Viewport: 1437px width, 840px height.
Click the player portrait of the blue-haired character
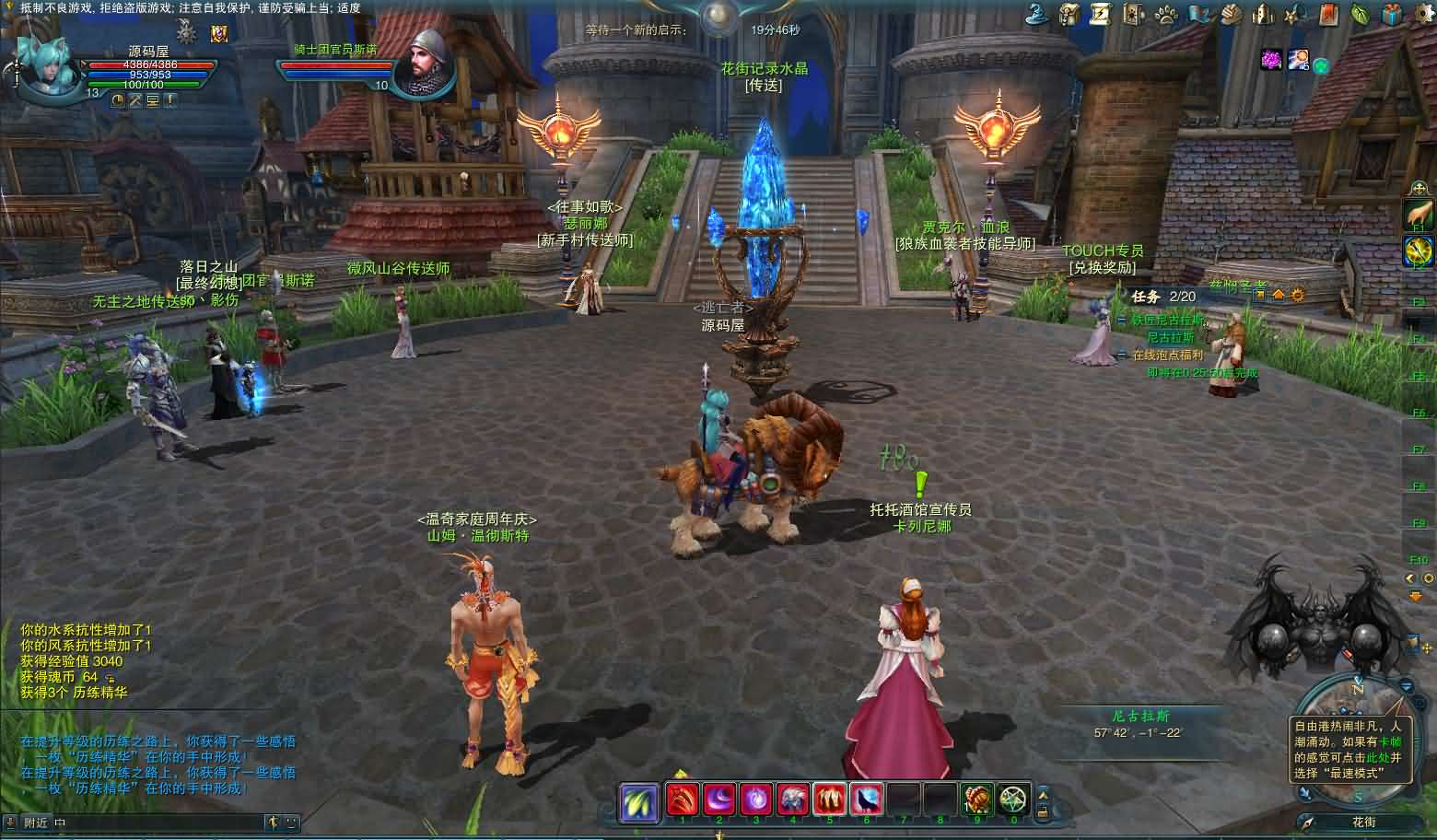point(46,70)
